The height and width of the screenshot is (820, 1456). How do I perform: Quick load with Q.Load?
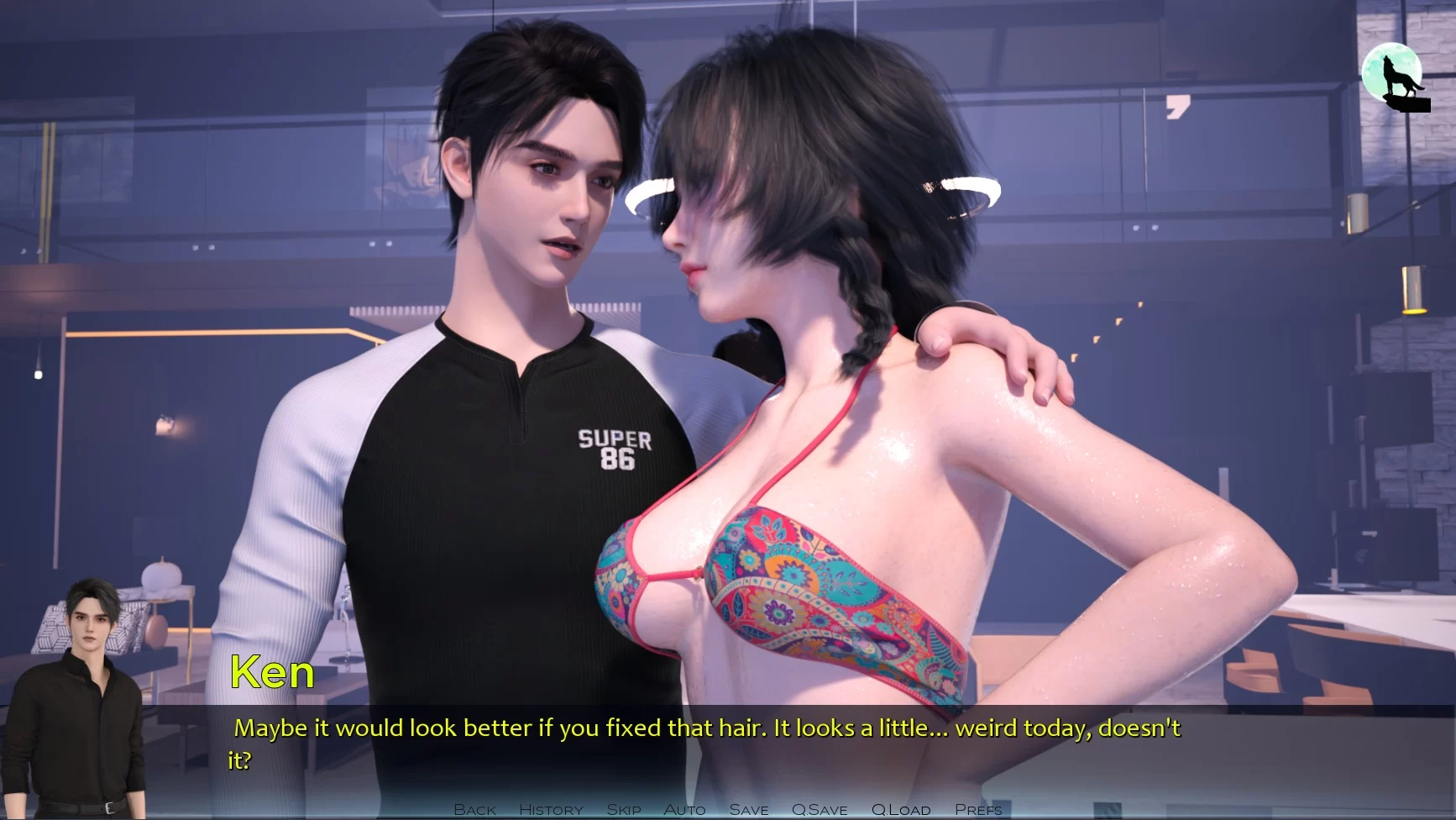900,809
